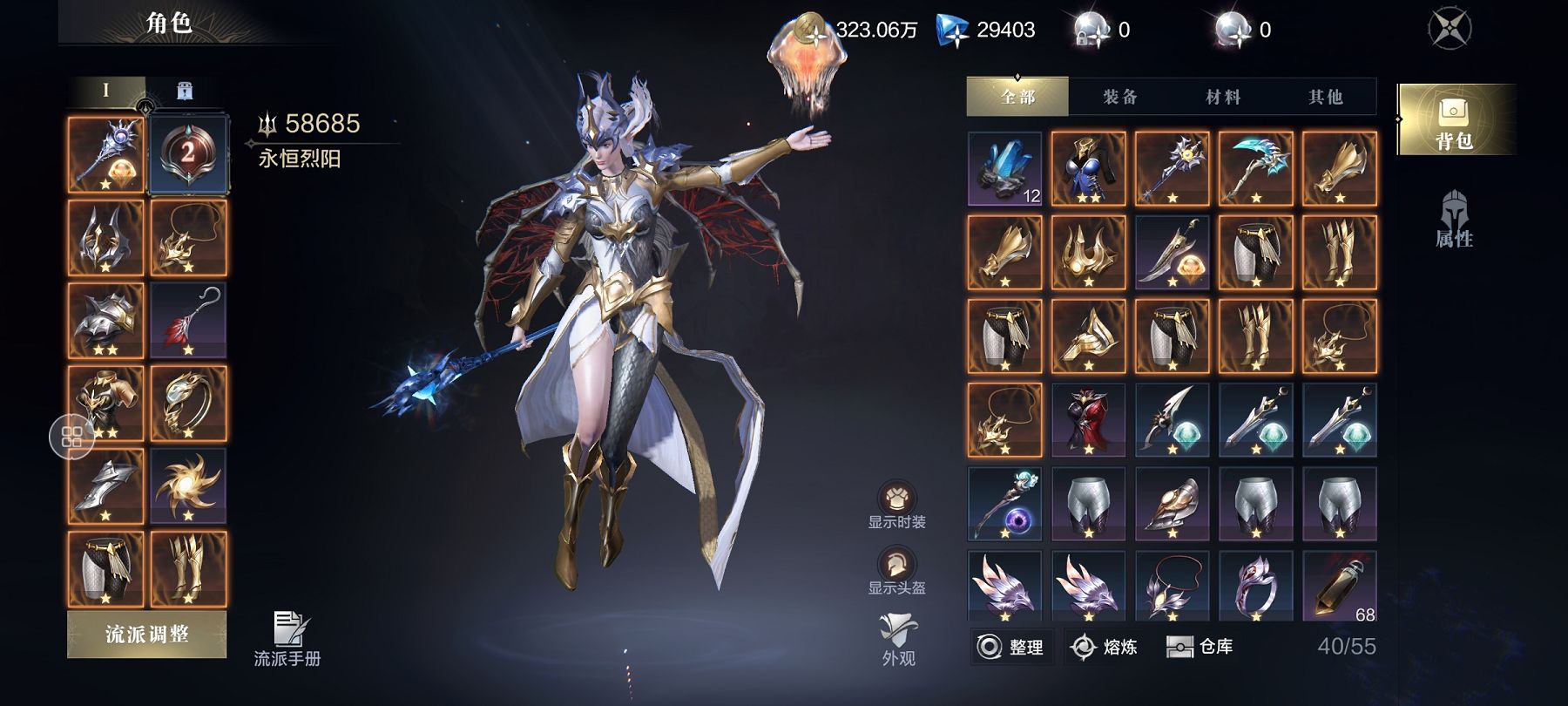Switch to the 装备 equipment tab
This screenshot has width=1568, height=706.
pos(1119,97)
